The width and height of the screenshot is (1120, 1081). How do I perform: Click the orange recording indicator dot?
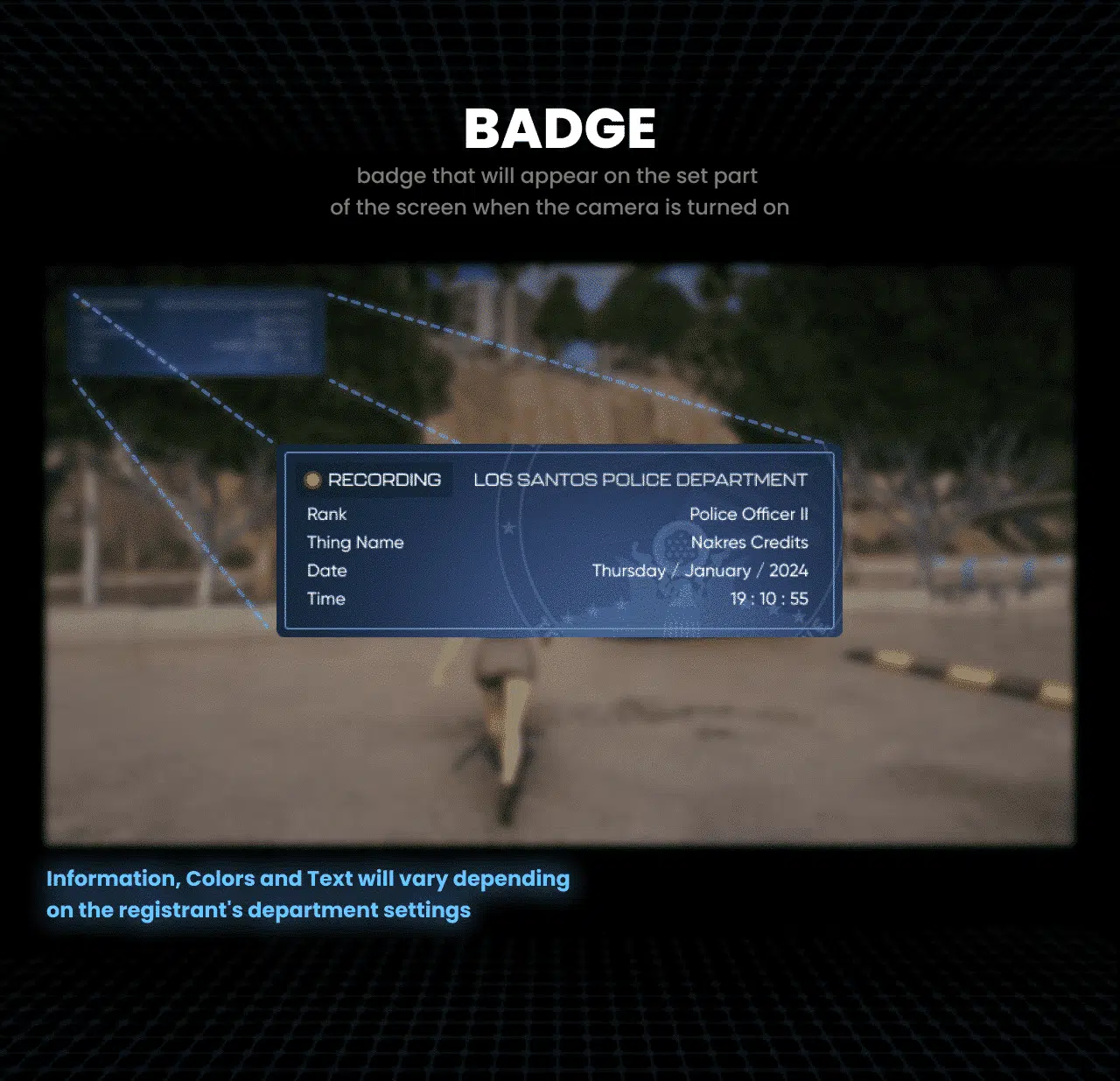[x=312, y=480]
